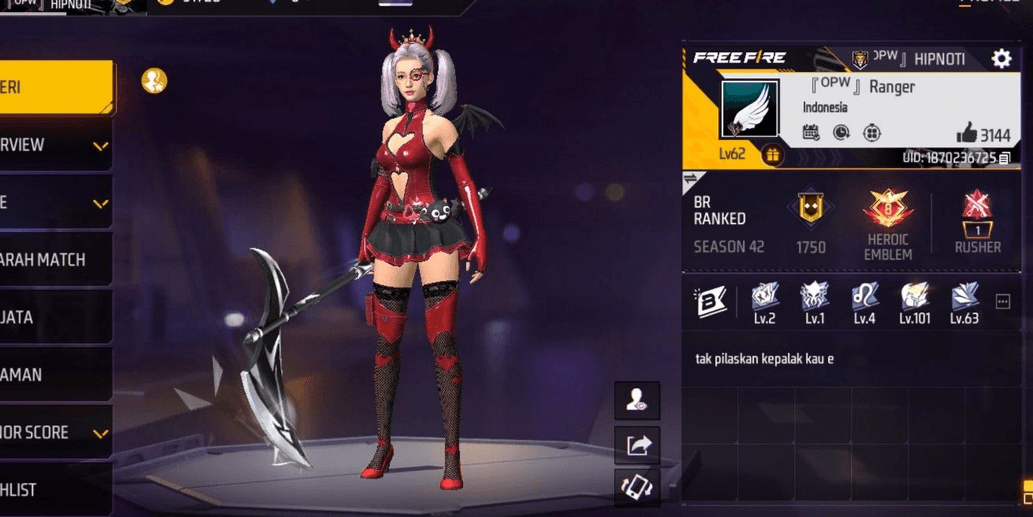Open the profile visibility button
This screenshot has width=1033, height=517.
(x=637, y=401)
